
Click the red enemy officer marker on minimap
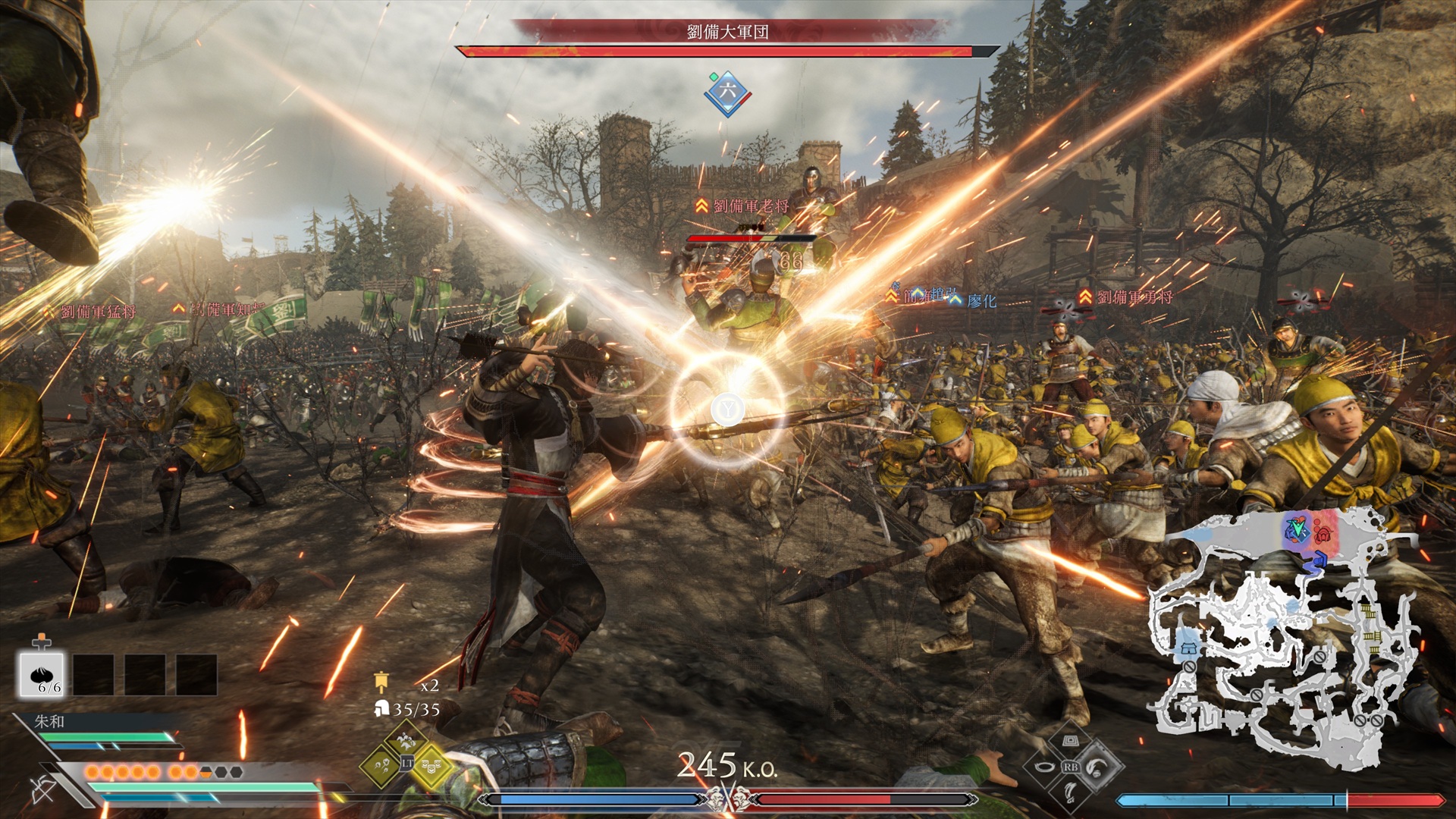tap(1323, 533)
